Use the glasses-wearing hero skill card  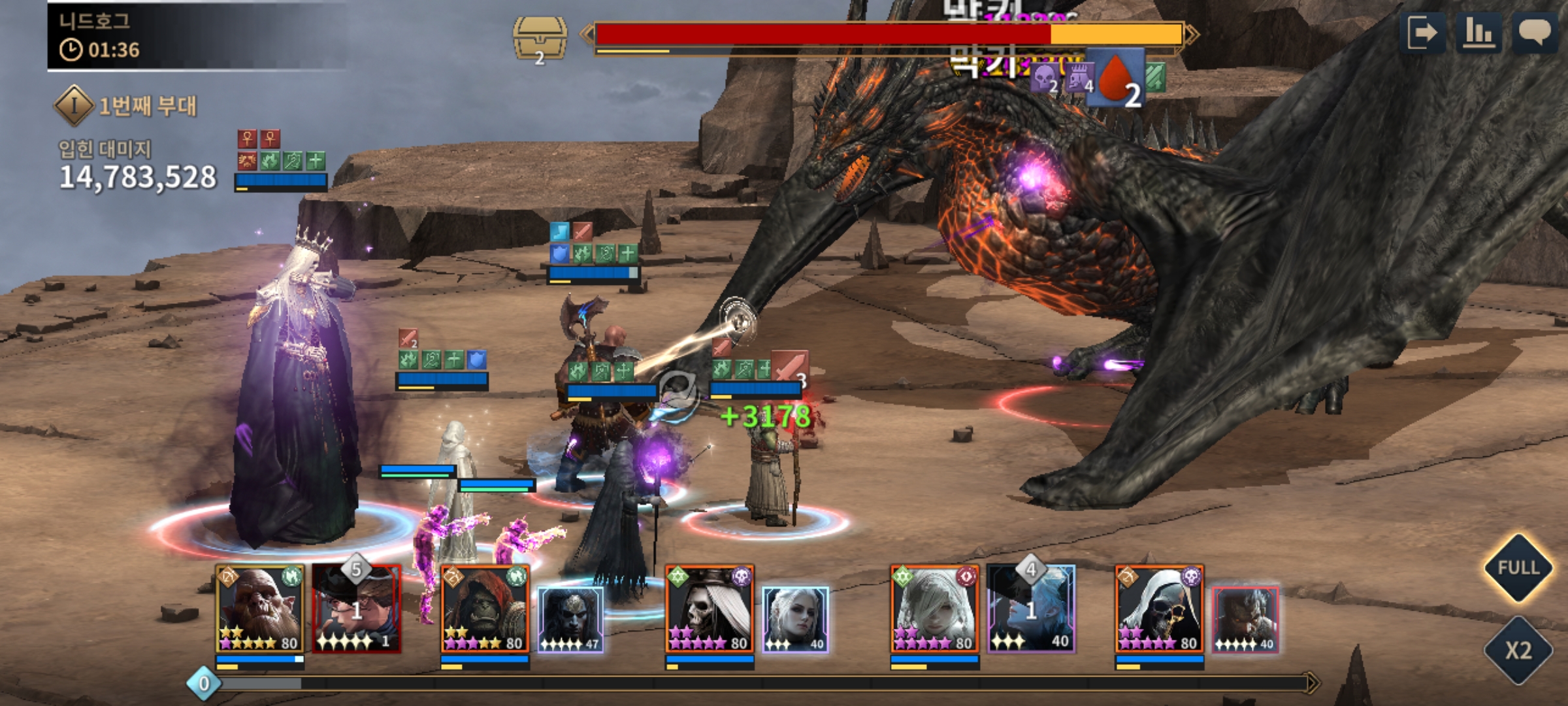(357, 609)
